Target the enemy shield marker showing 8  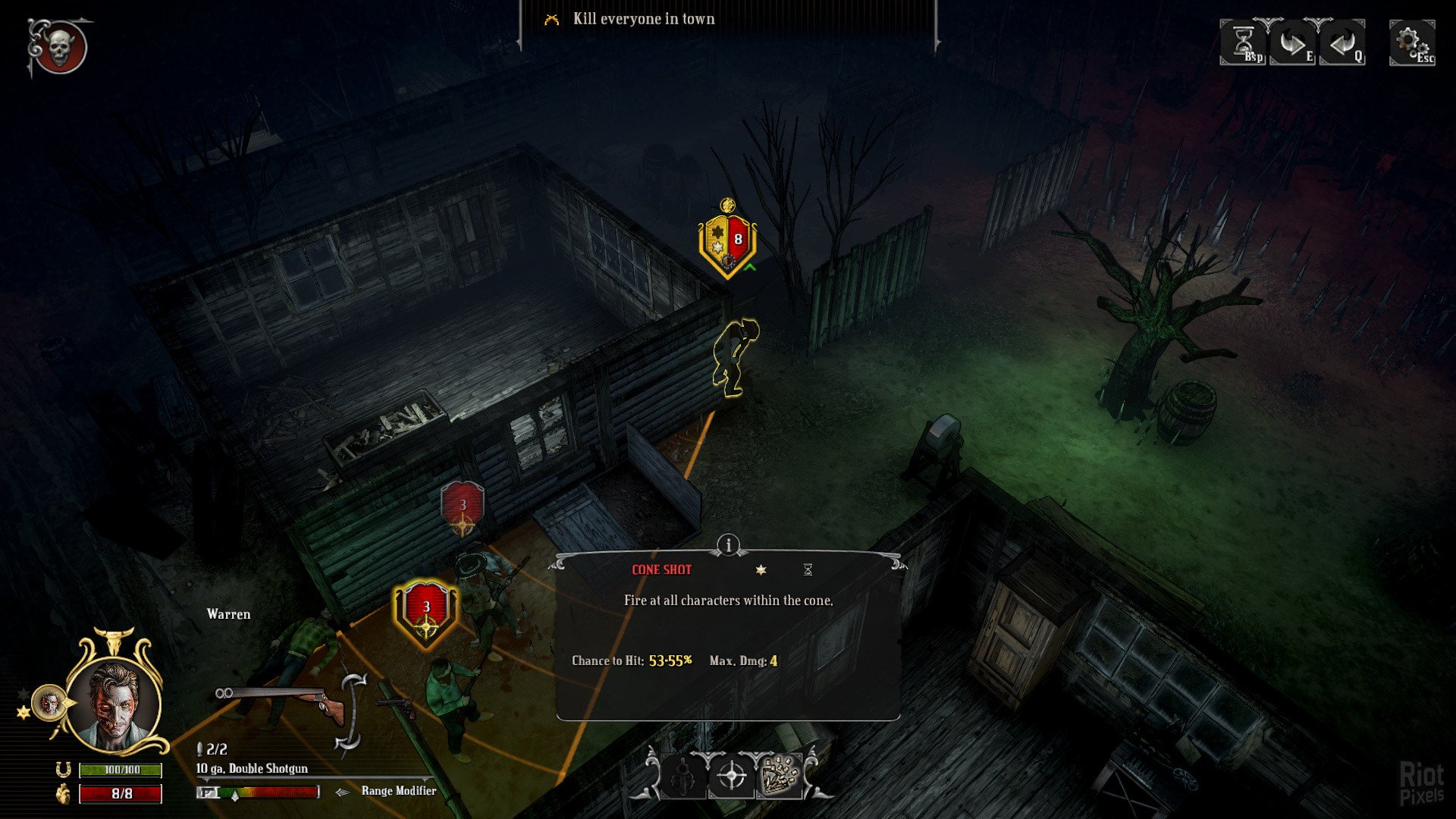tap(728, 241)
